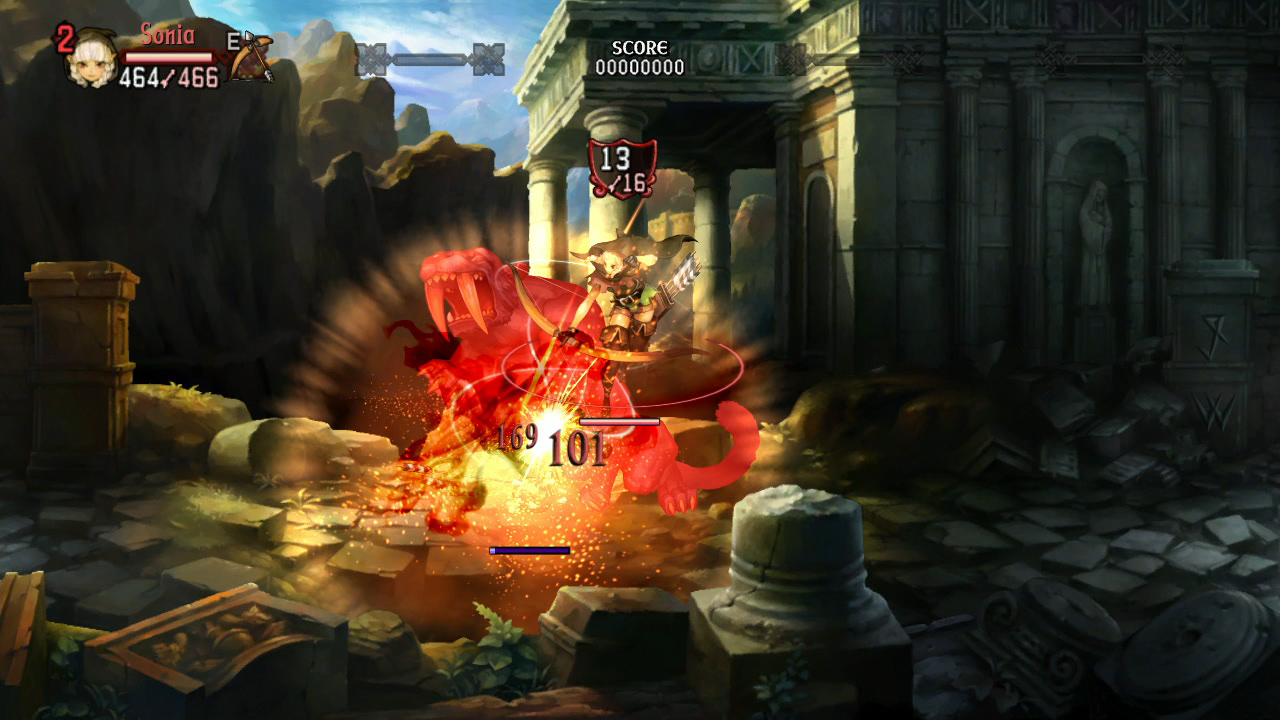
Task: Select Sonia's character portrait
Action: coord(92,59)
